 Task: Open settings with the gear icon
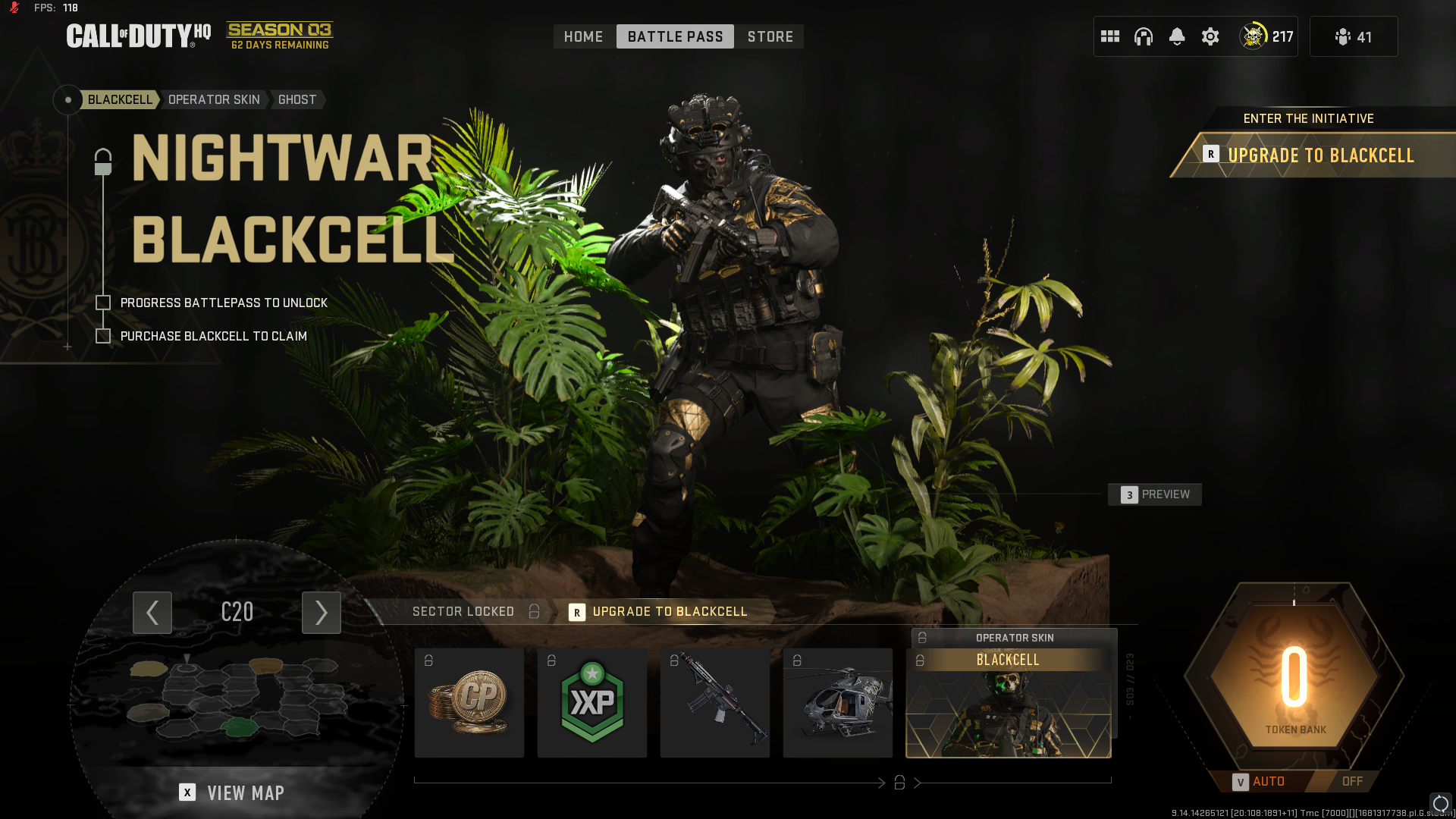[x=1210, y=36]
